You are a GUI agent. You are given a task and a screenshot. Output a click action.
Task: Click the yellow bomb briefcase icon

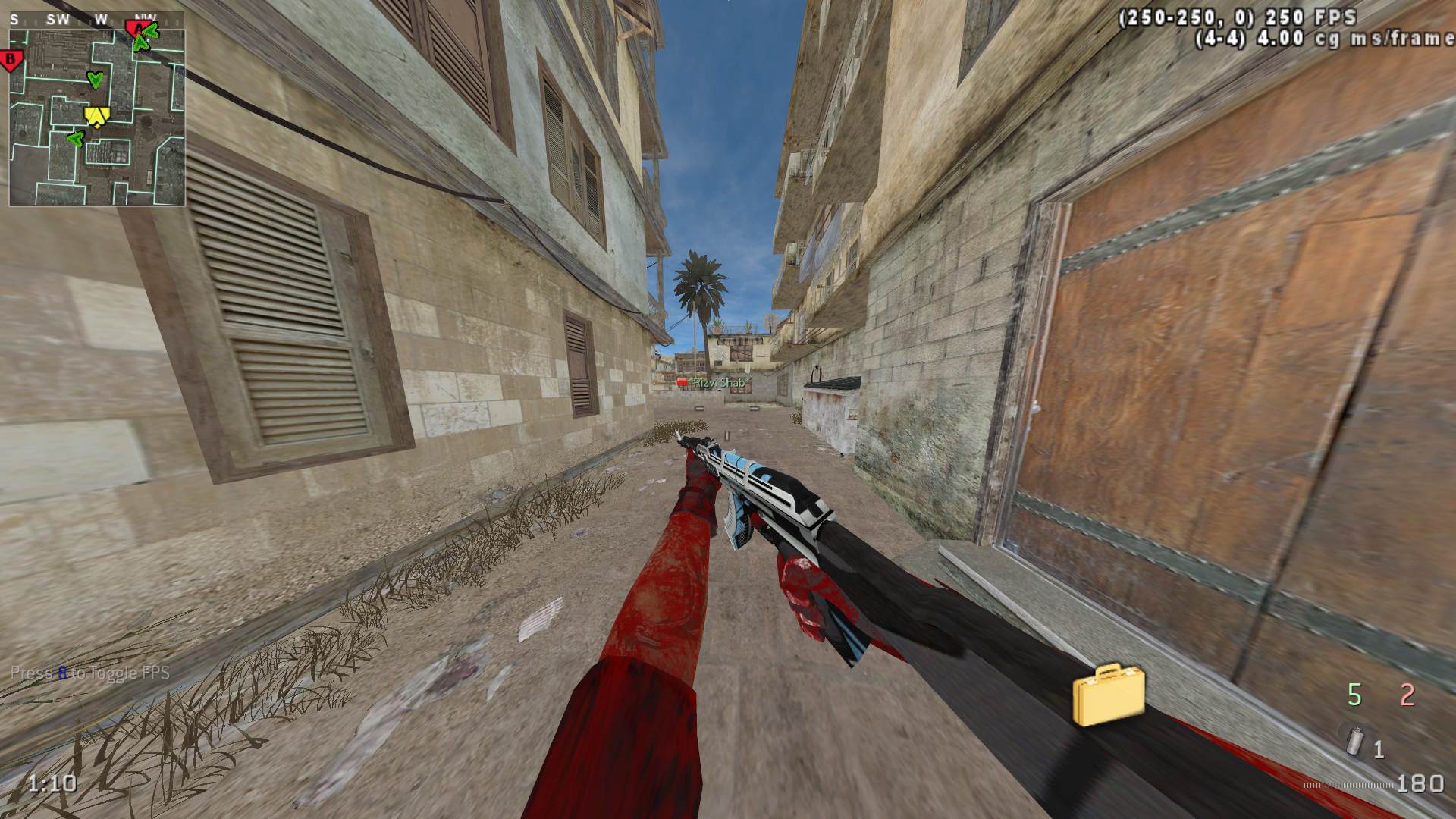click(x=1108, y=694)
